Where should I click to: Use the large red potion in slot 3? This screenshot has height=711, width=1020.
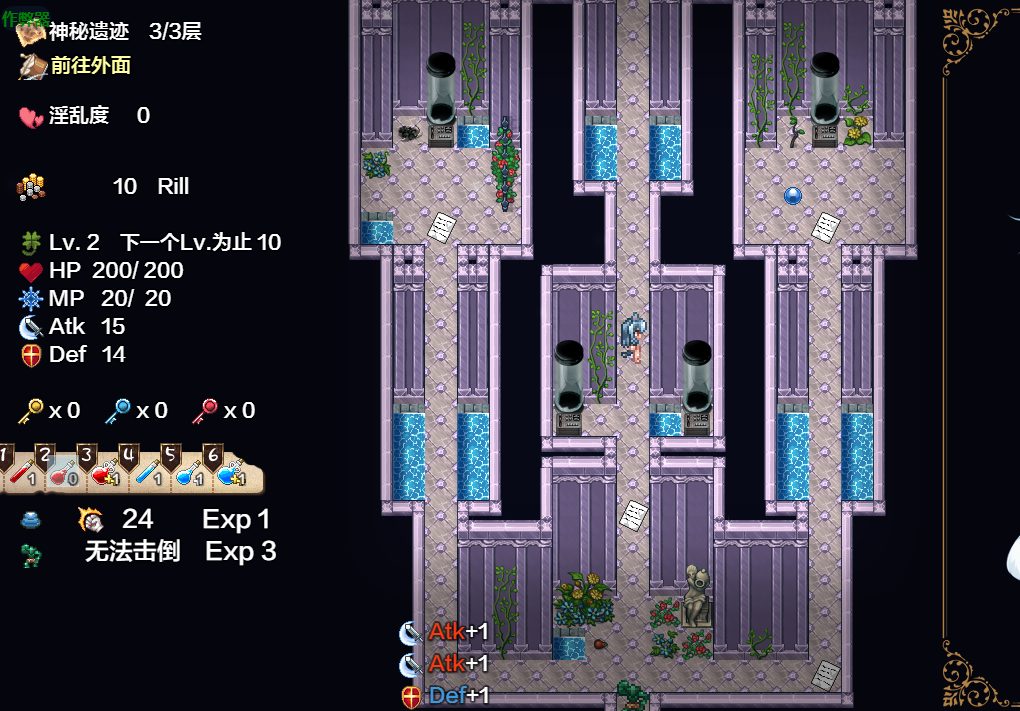click(x=103, y=474)
